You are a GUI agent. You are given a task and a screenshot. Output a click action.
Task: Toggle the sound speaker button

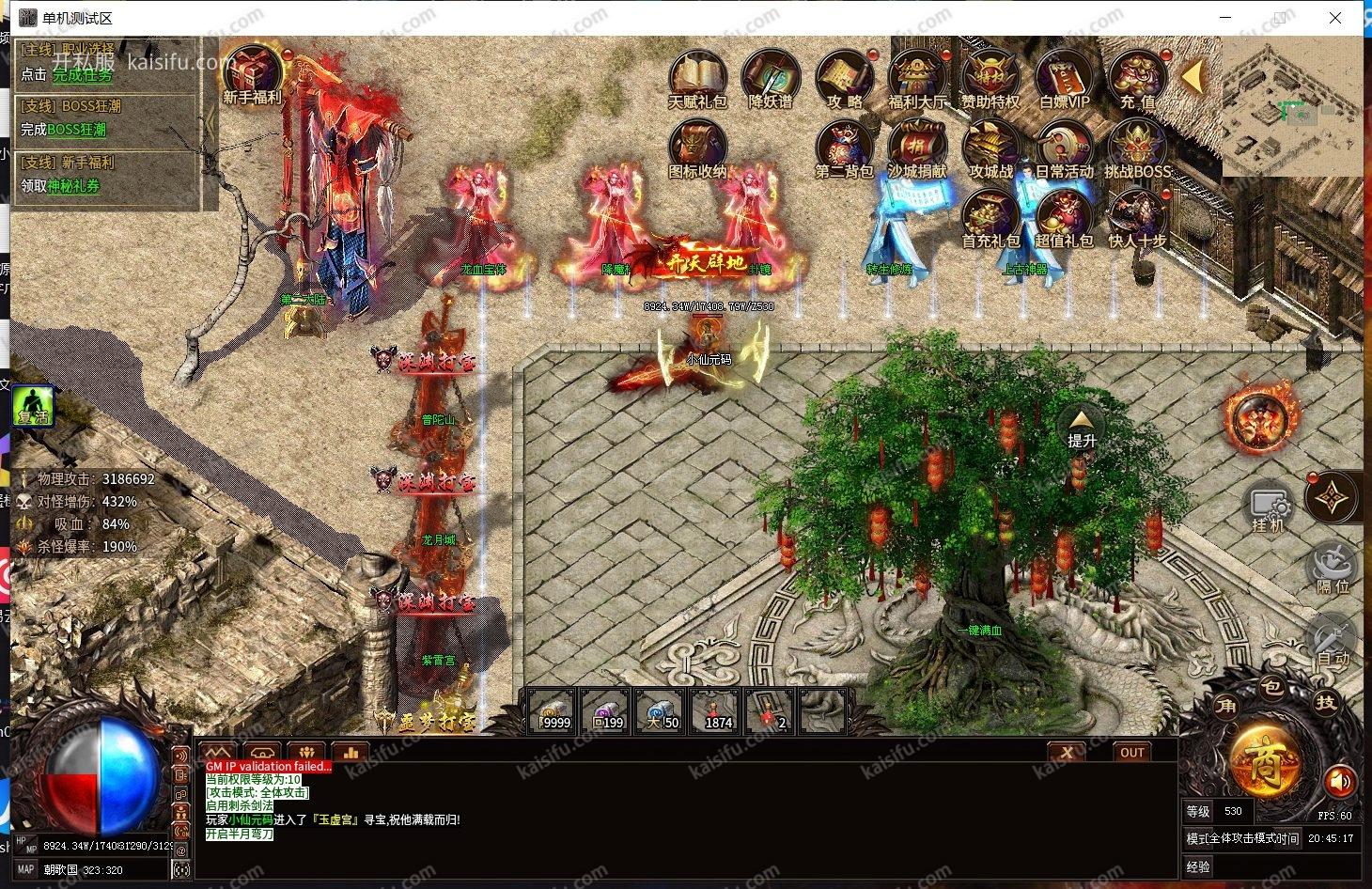(1340, 782)
